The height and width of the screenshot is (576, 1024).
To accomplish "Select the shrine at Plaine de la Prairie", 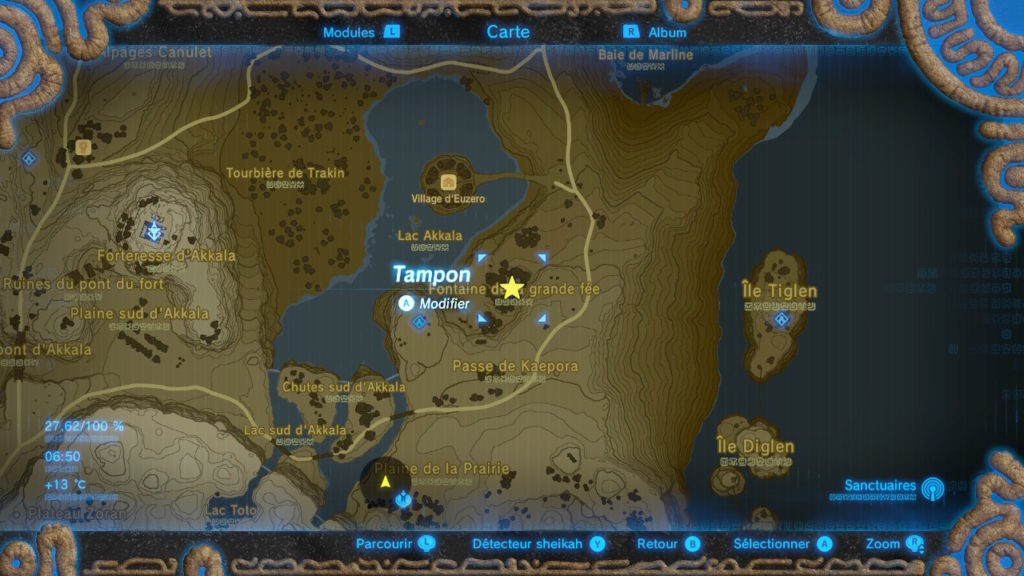I will point(404,497).
